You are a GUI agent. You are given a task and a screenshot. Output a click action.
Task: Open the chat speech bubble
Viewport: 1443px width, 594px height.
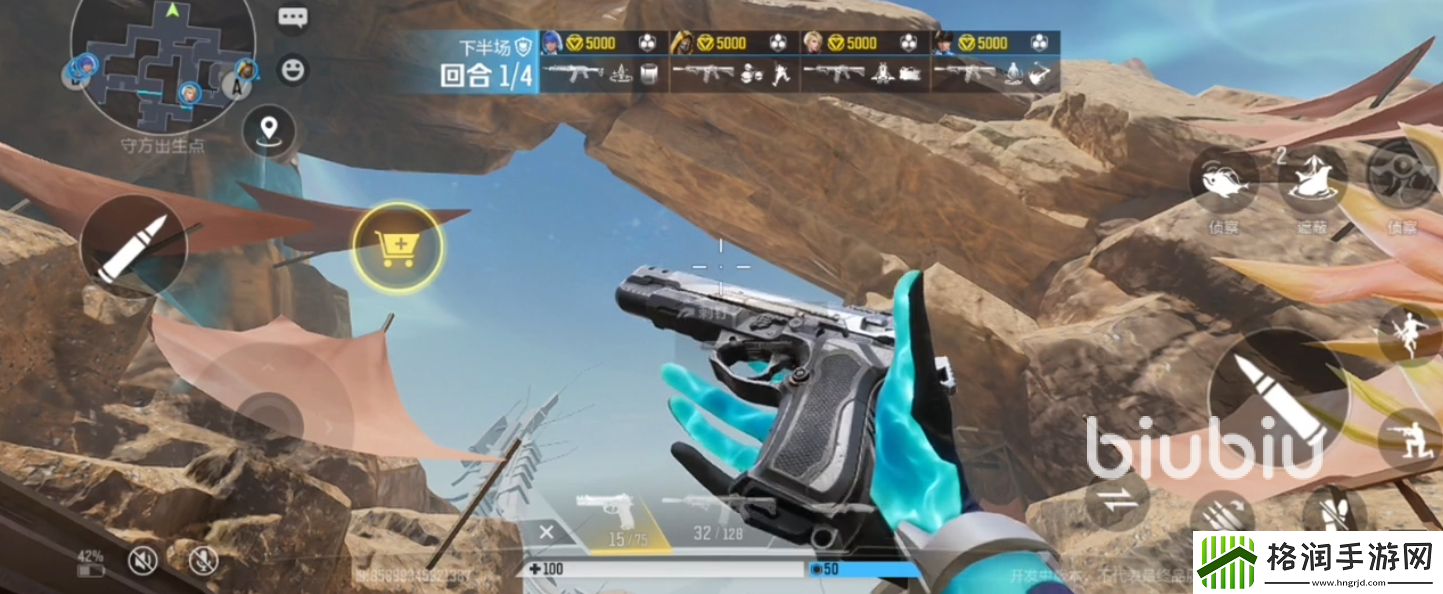[293, 17]
